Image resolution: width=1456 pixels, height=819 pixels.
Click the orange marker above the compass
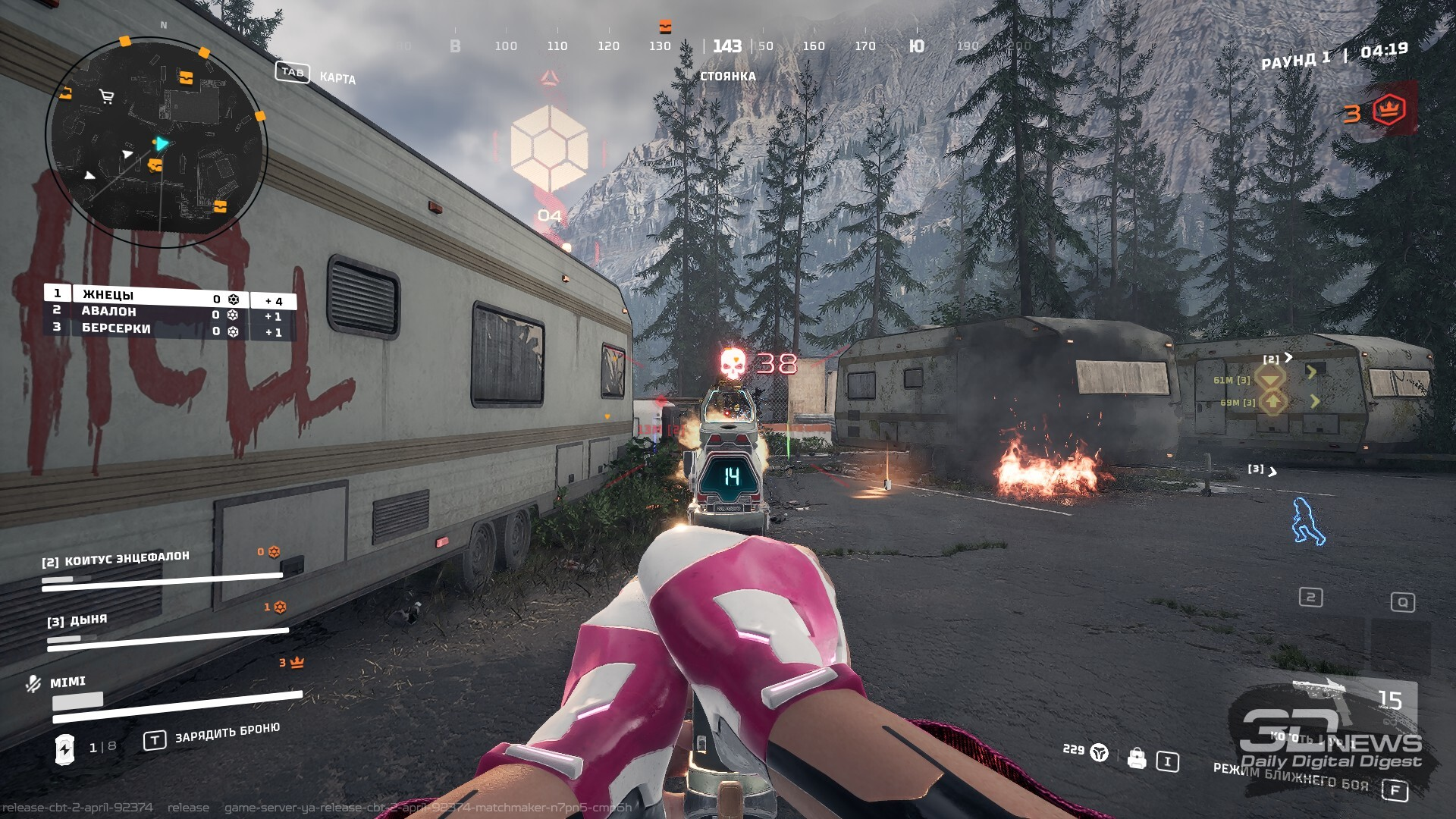pos(665,27)
